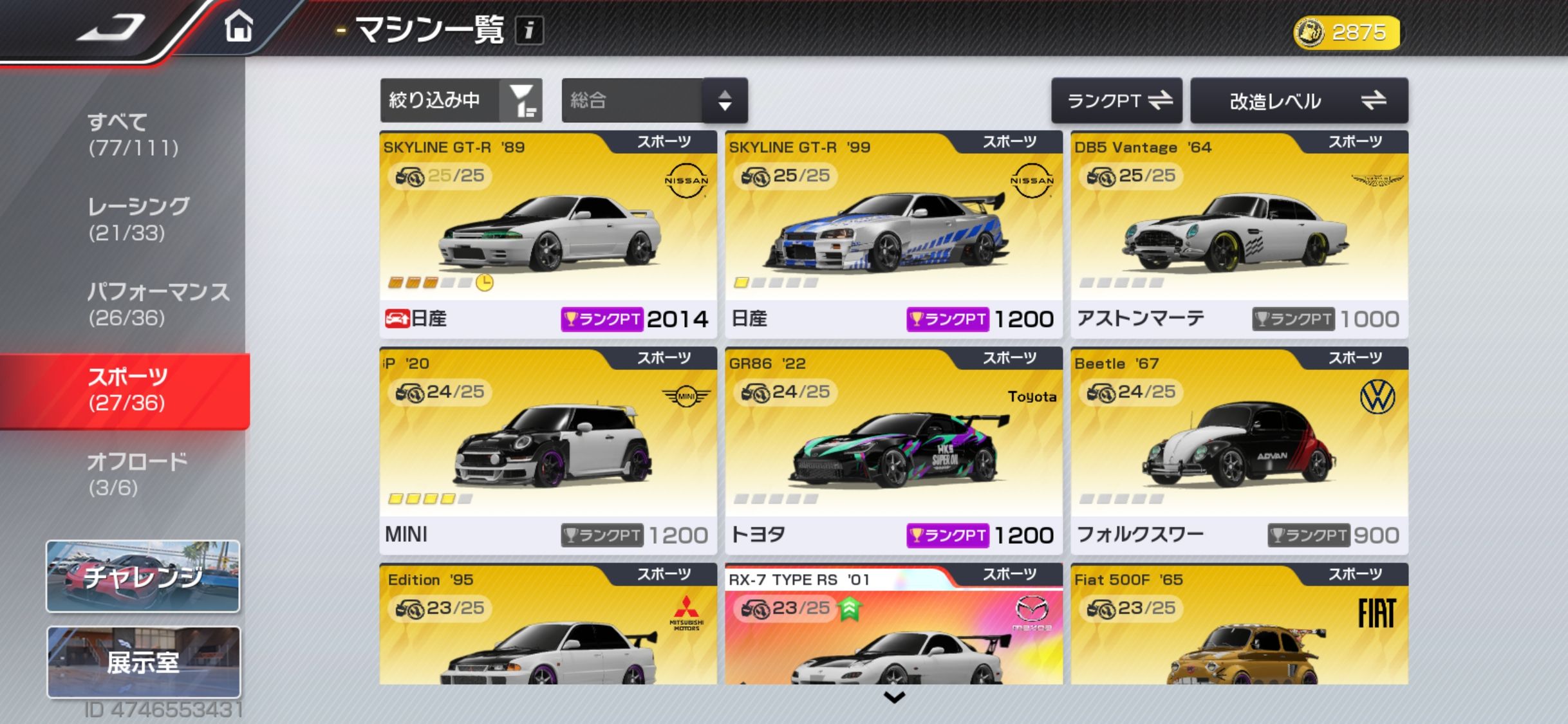
Task: Select the オフロード category tab
Action: (x=136, y=474)
